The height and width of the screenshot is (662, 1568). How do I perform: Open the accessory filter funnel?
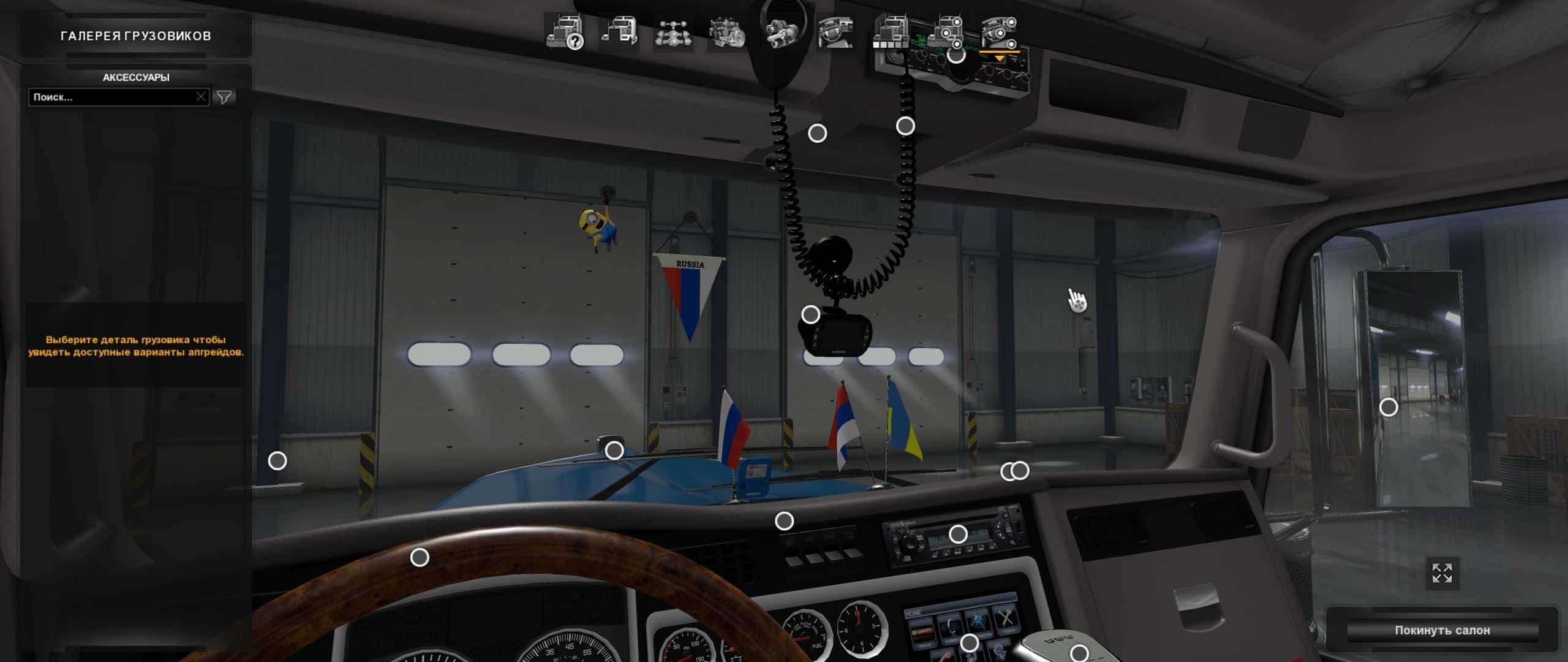coord(224,97)
